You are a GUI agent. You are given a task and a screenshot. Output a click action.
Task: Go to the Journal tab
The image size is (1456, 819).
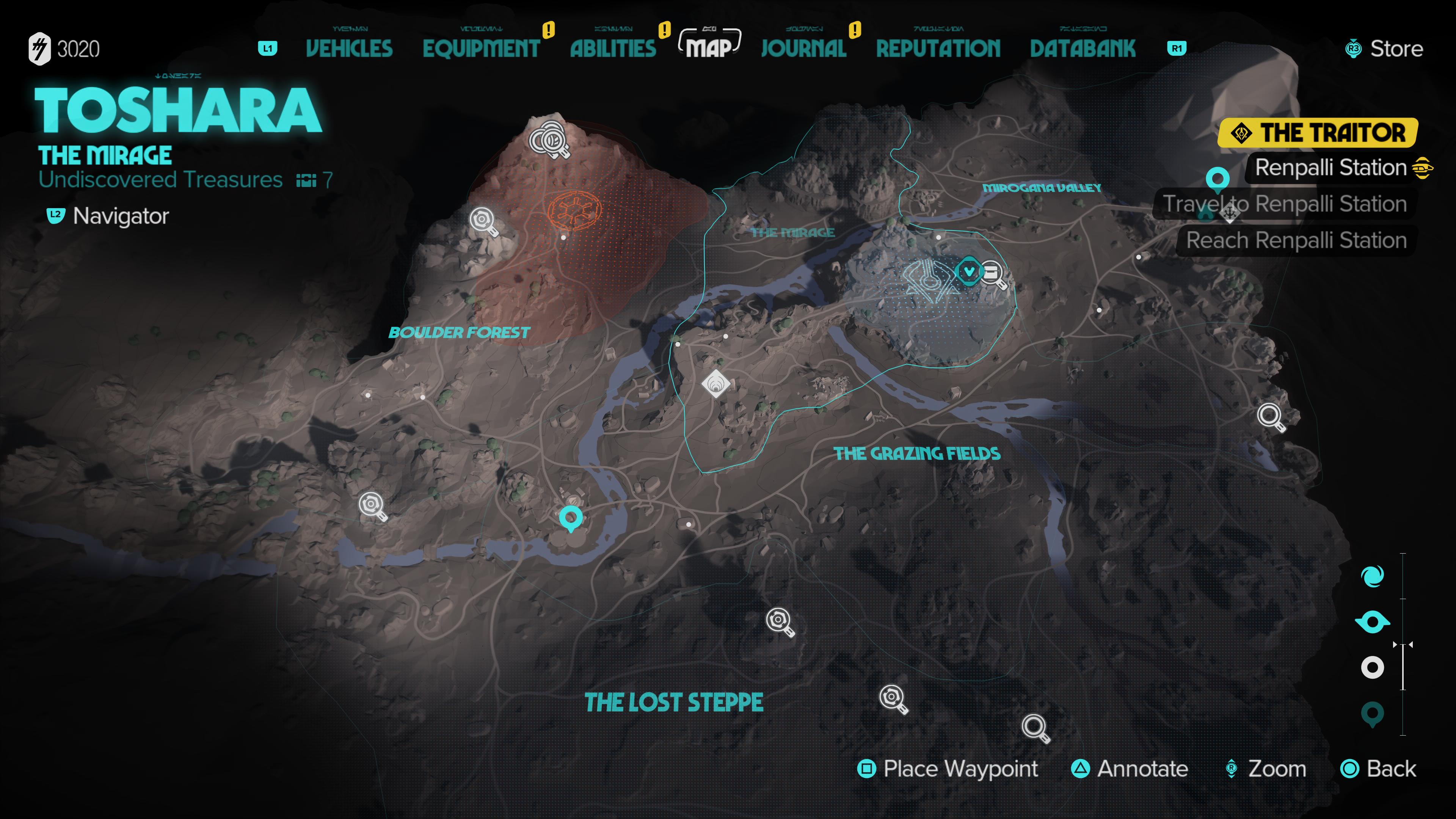[x=803, y=49]
